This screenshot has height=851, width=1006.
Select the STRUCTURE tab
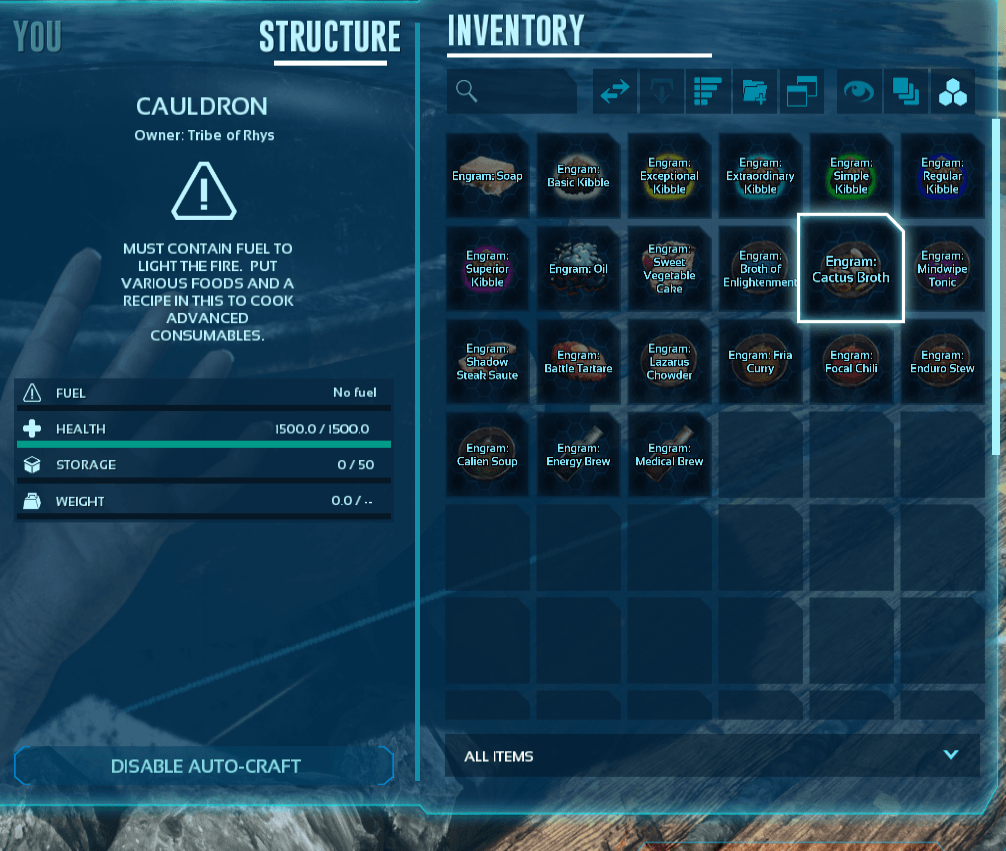329,37
